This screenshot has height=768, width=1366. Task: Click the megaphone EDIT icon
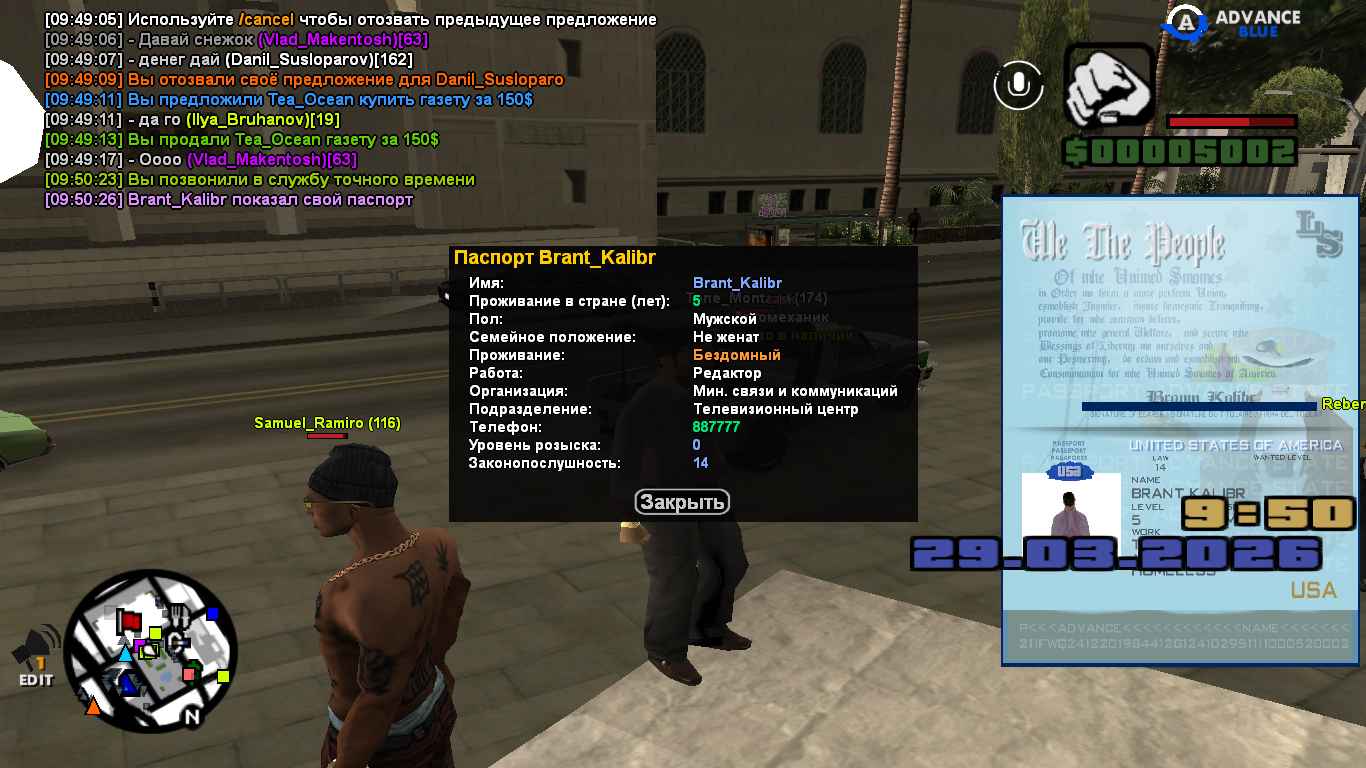(35, 658)
